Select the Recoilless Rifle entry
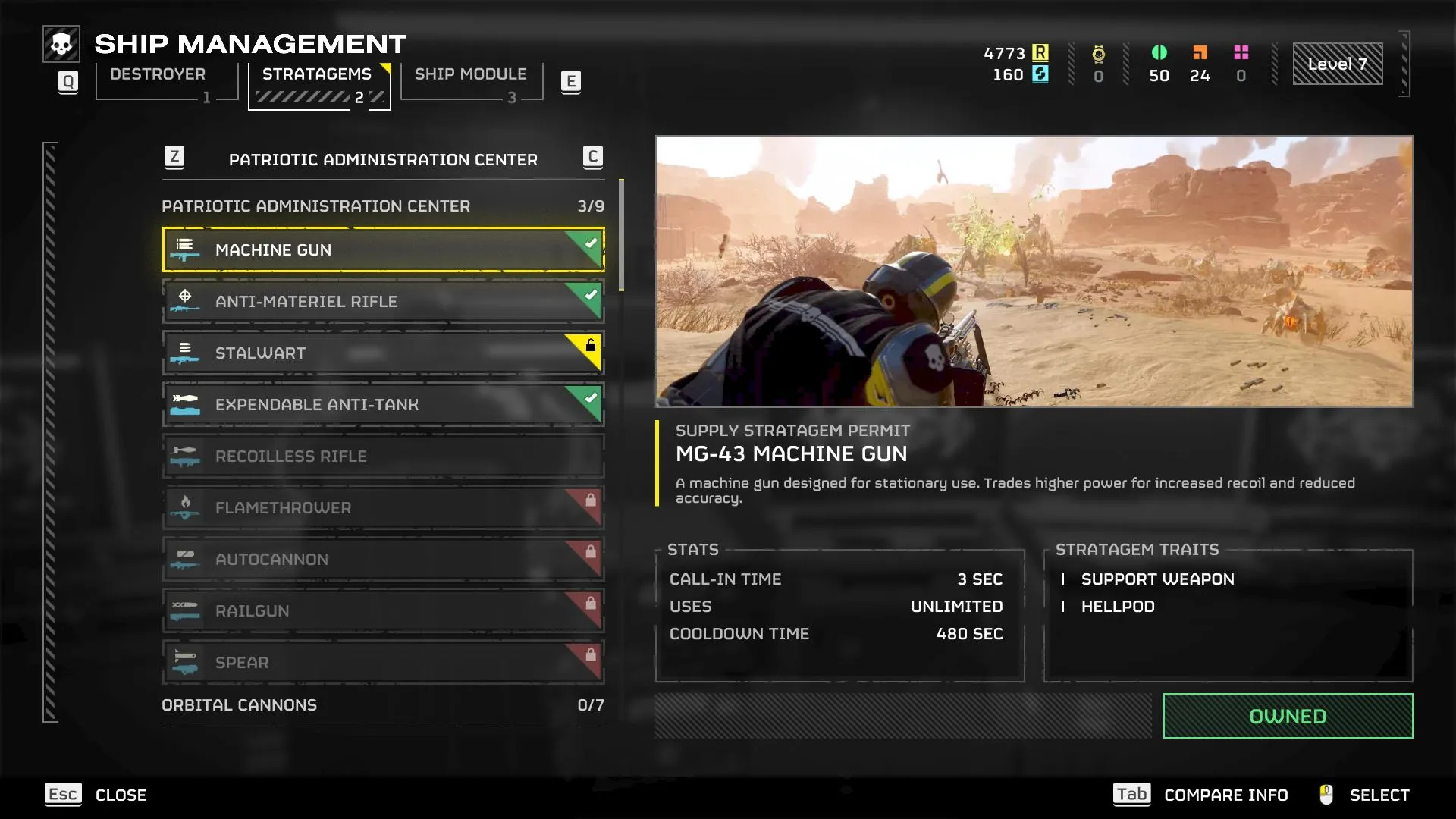The height and width of the screenshot is (819, 1456). tap(383, 456)
